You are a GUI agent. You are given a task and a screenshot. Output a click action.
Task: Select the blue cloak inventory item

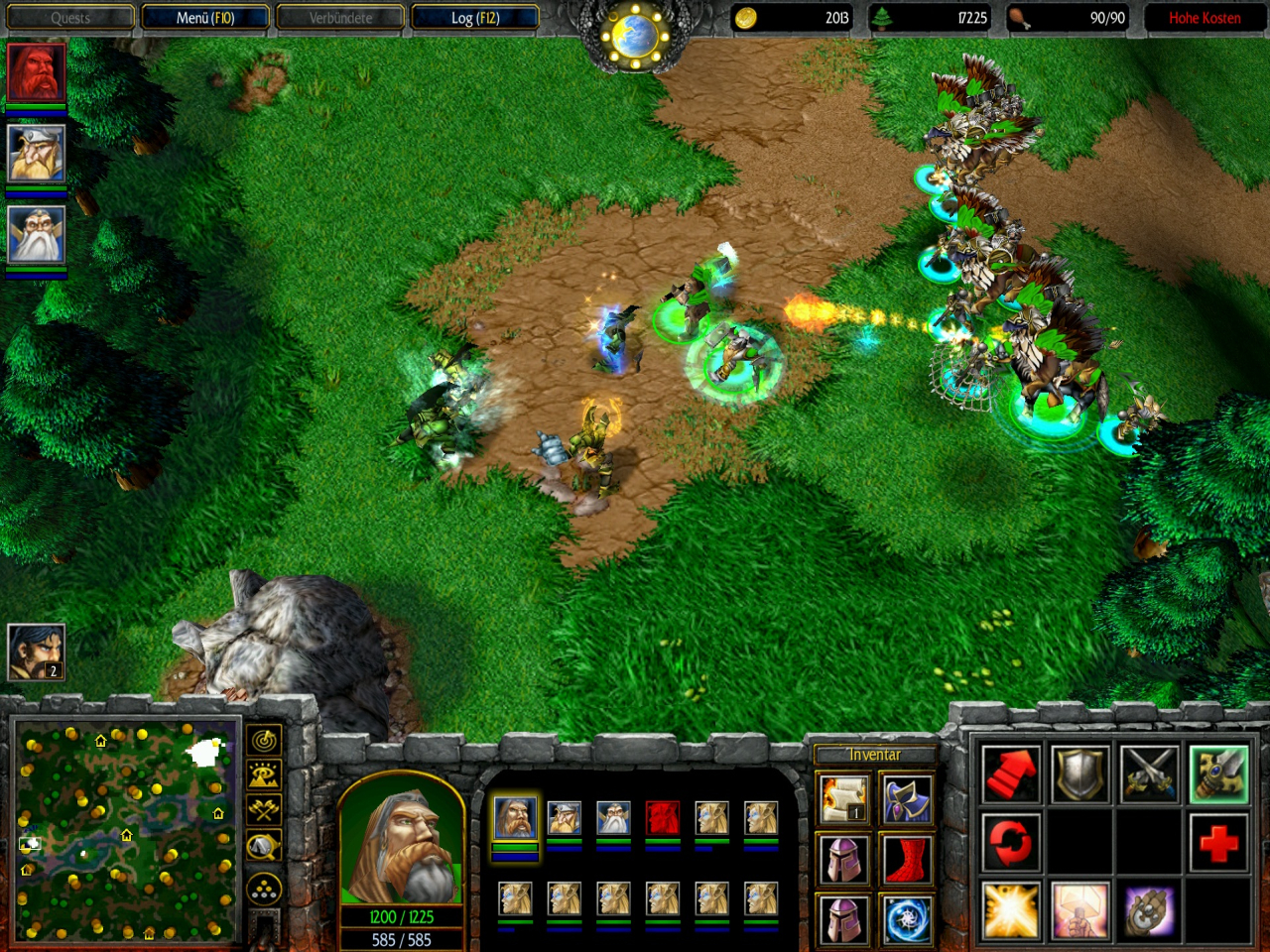click(906, 799)
